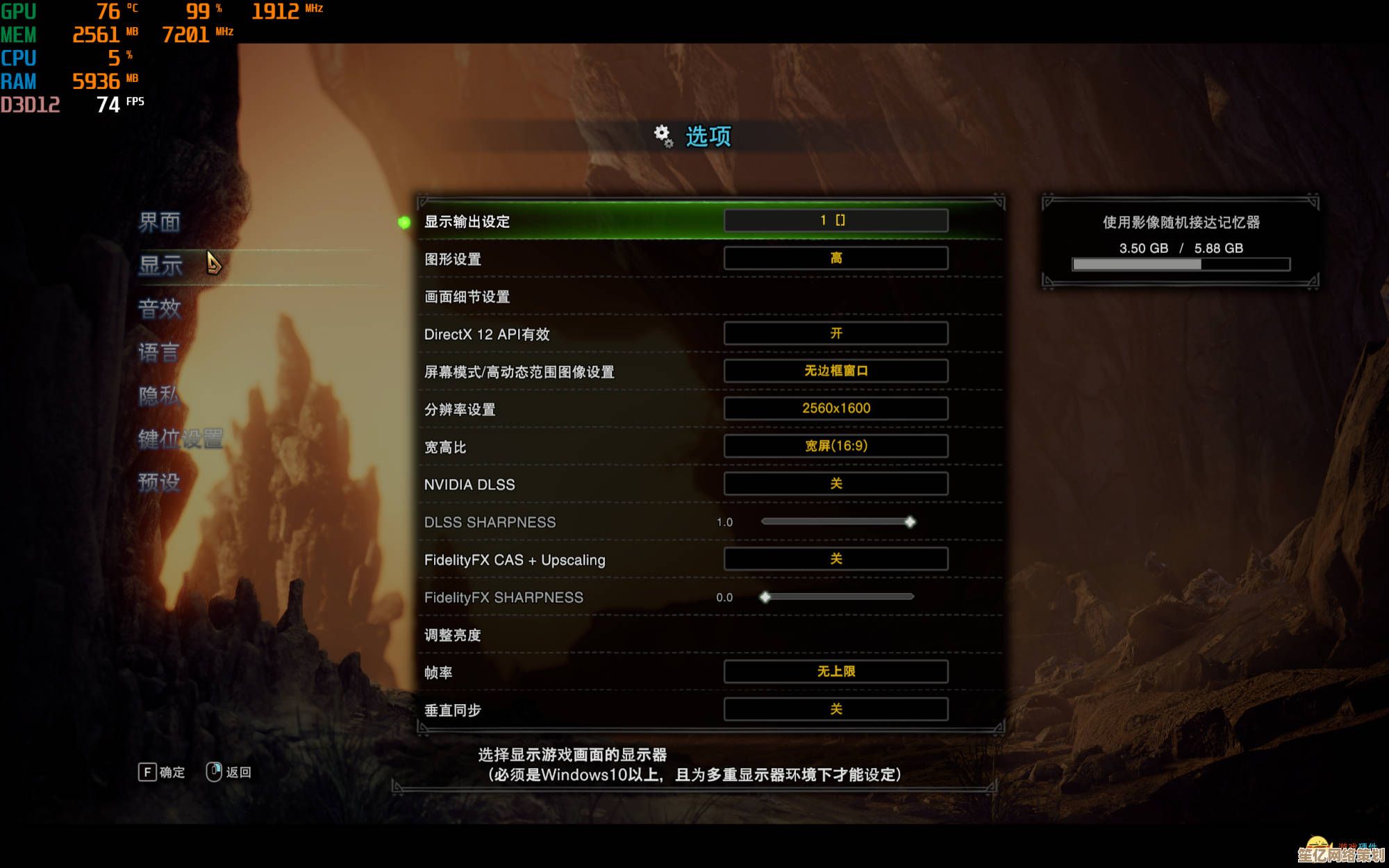
Task: Change the 显示输出设定 display output value
Action: (x=835, y=221)
